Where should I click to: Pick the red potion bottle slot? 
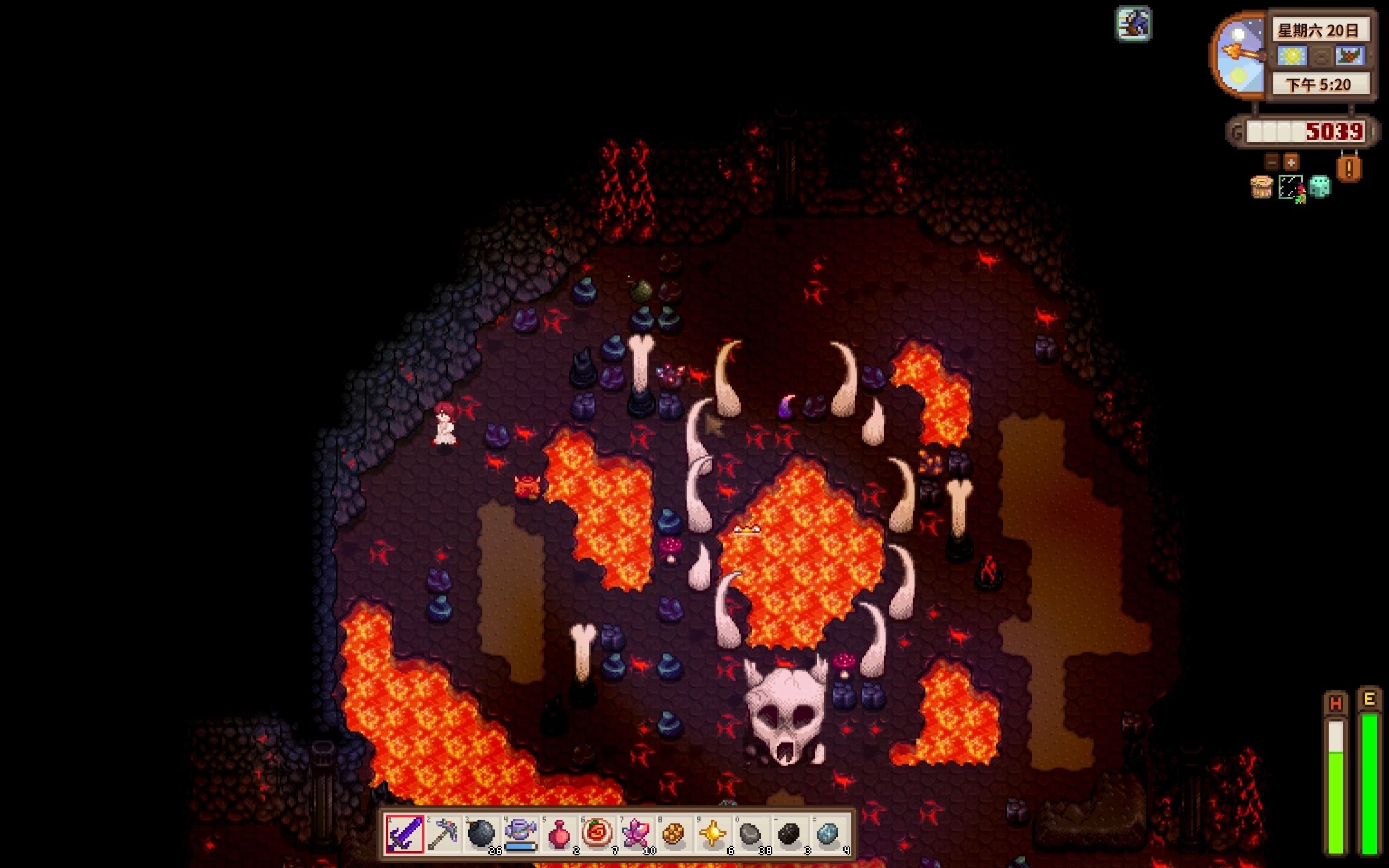559,834
